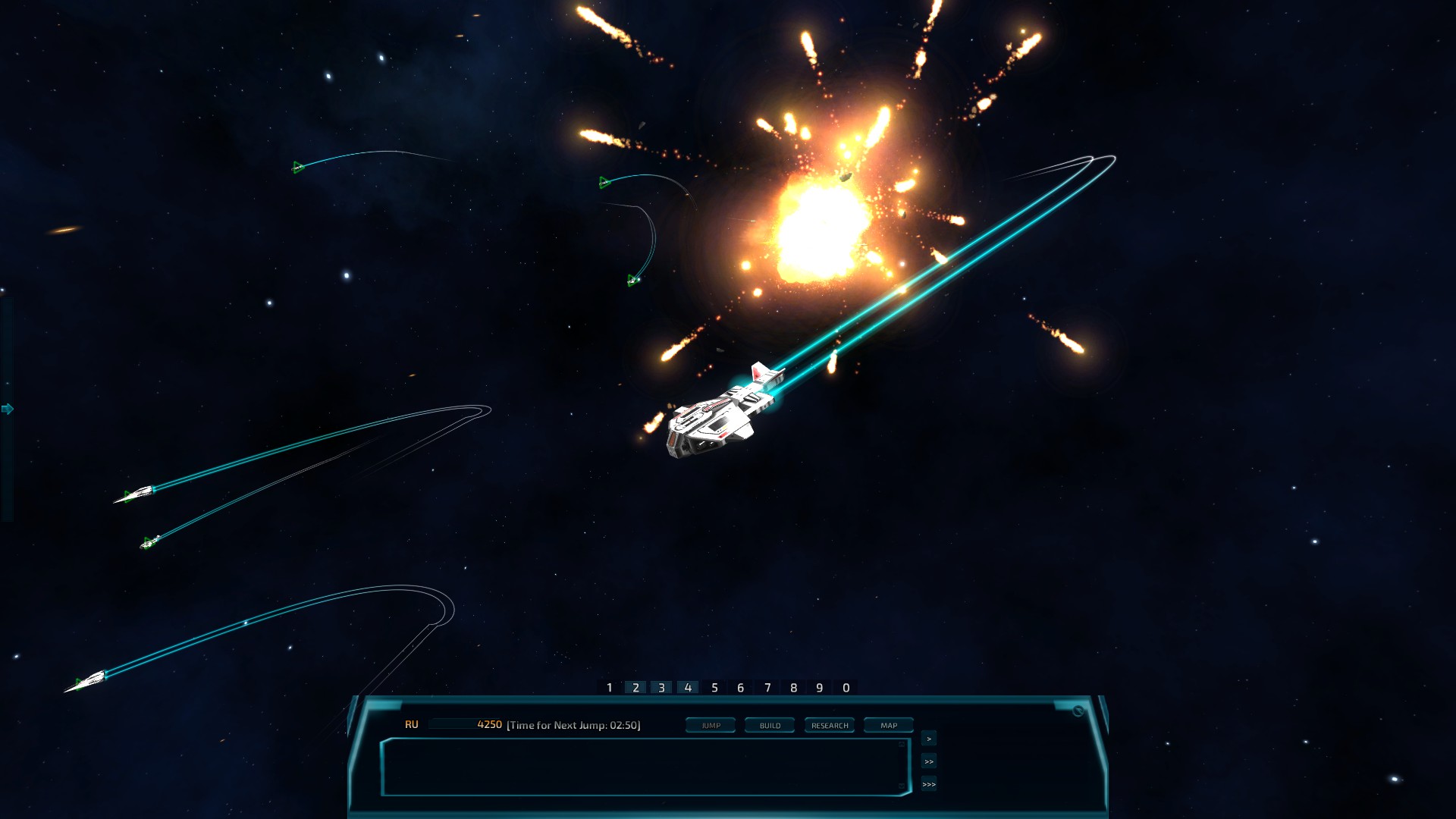Toggle highlighted fleet group 4
The width and height of the screenshot is (1456, 819).
click(x=688, y=689)
